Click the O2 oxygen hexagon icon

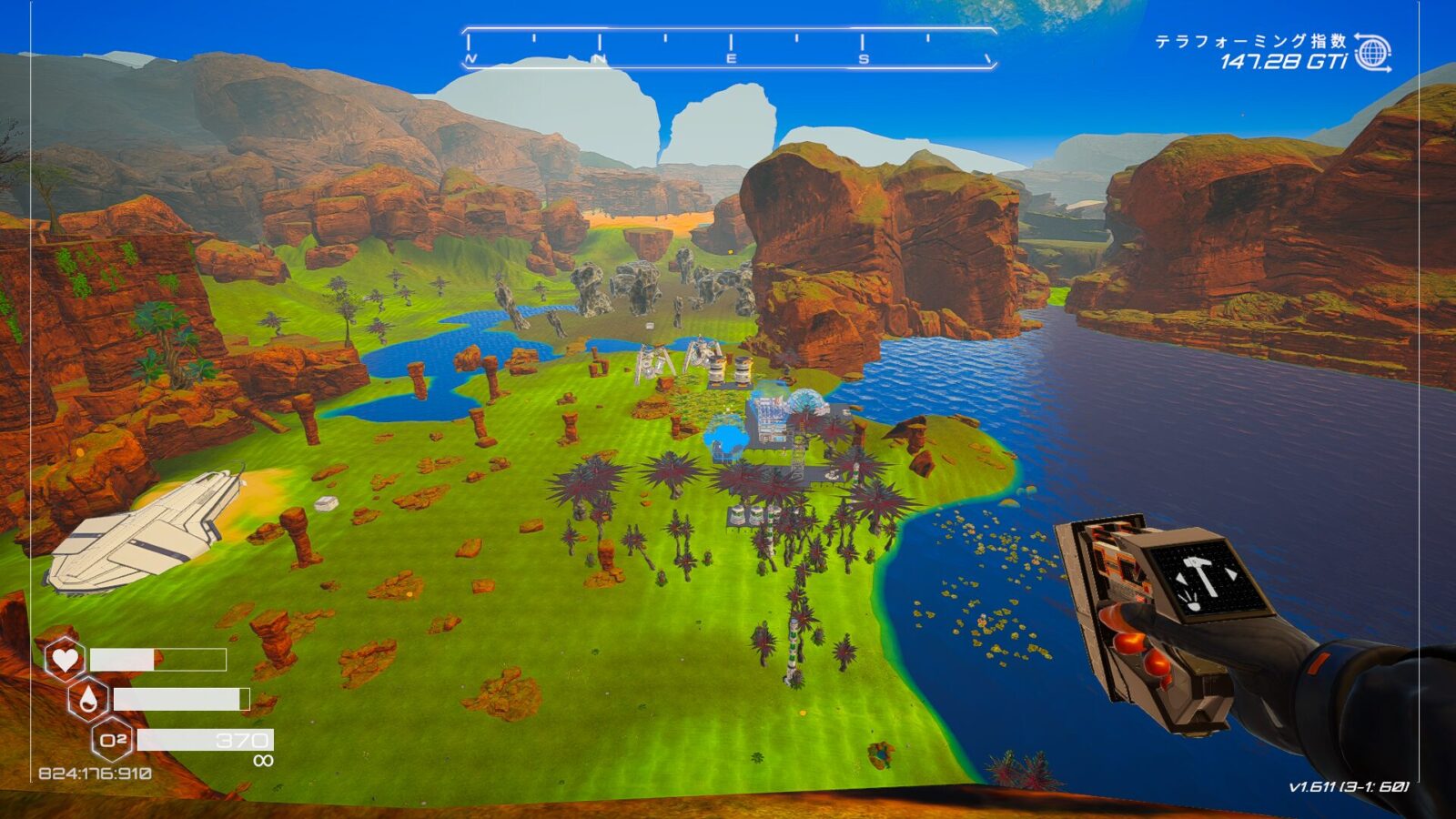point(113,739)
